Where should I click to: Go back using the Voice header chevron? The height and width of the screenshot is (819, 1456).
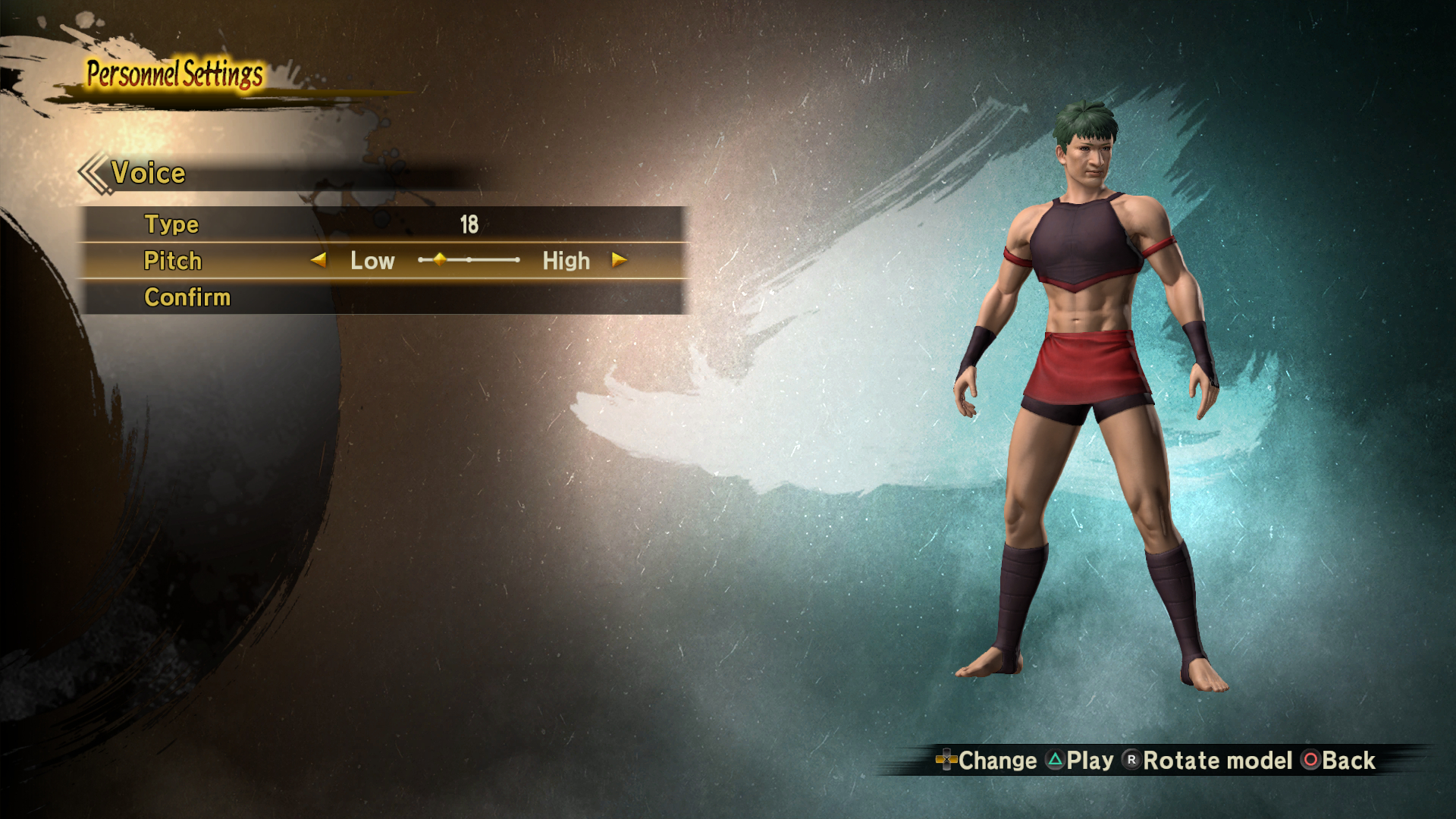94,173
